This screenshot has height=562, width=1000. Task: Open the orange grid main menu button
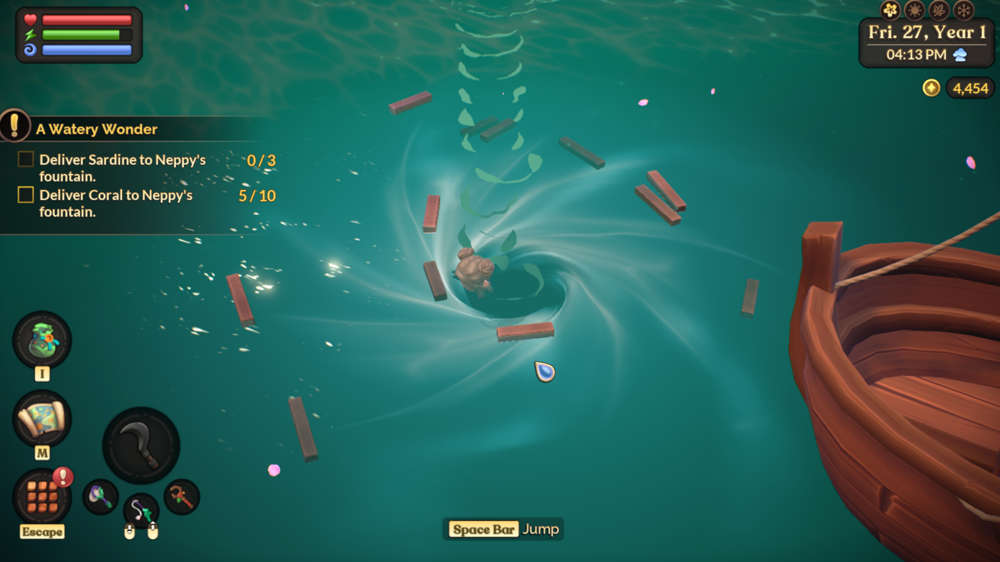pyautogui.click(x=42, y=495)
